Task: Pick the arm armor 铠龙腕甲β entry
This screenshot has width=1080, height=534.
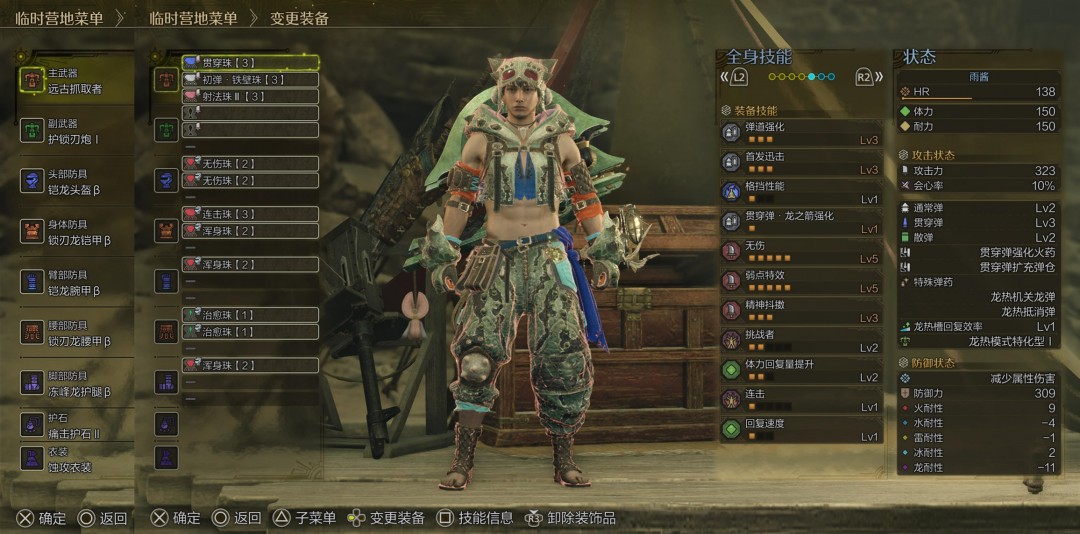Action: (x=75, y=282)
